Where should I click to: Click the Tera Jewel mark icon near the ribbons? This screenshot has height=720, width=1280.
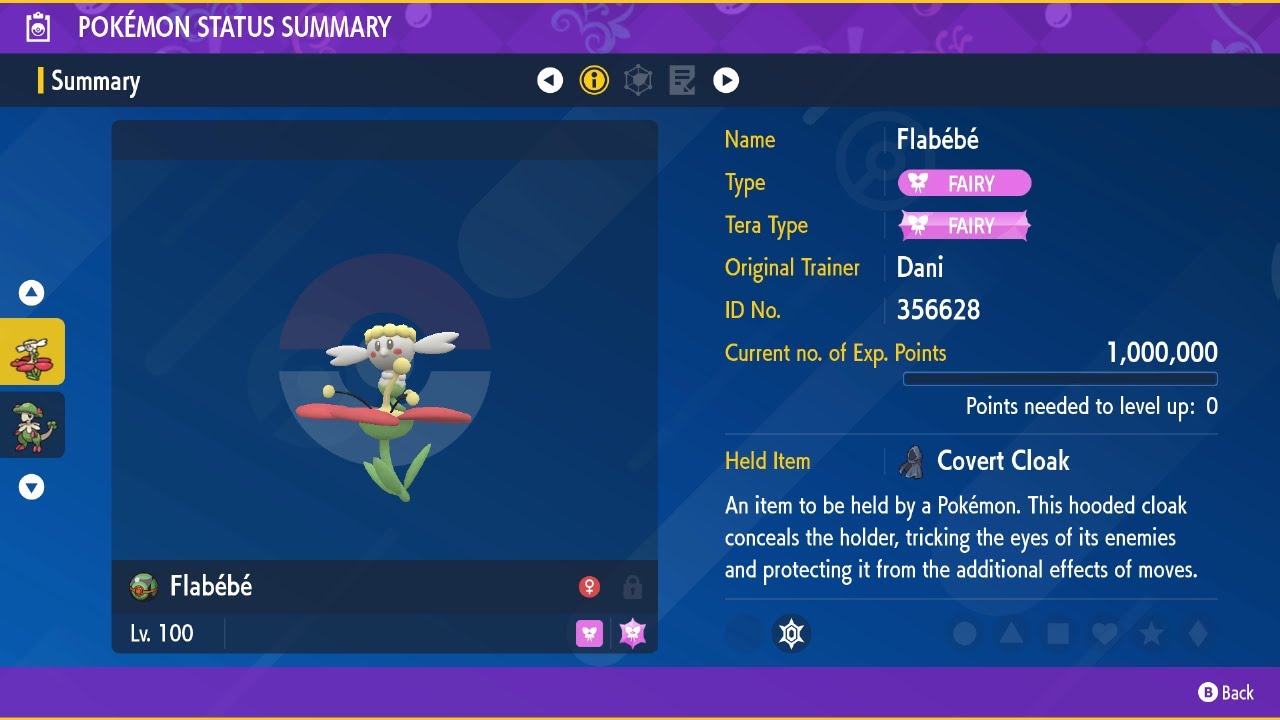point(792,633)
